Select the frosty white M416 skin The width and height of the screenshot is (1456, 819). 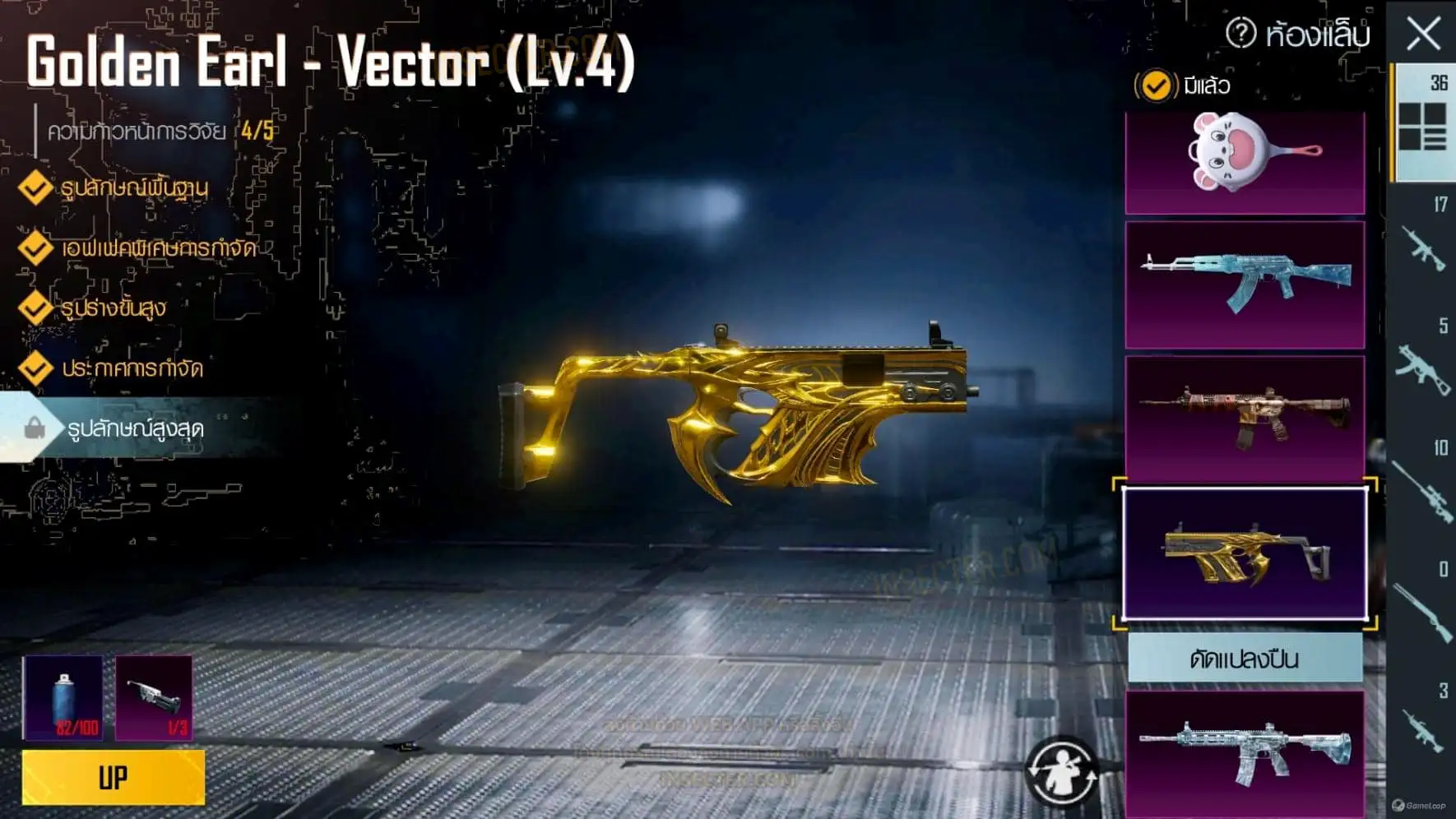[x=1245, y=752]
